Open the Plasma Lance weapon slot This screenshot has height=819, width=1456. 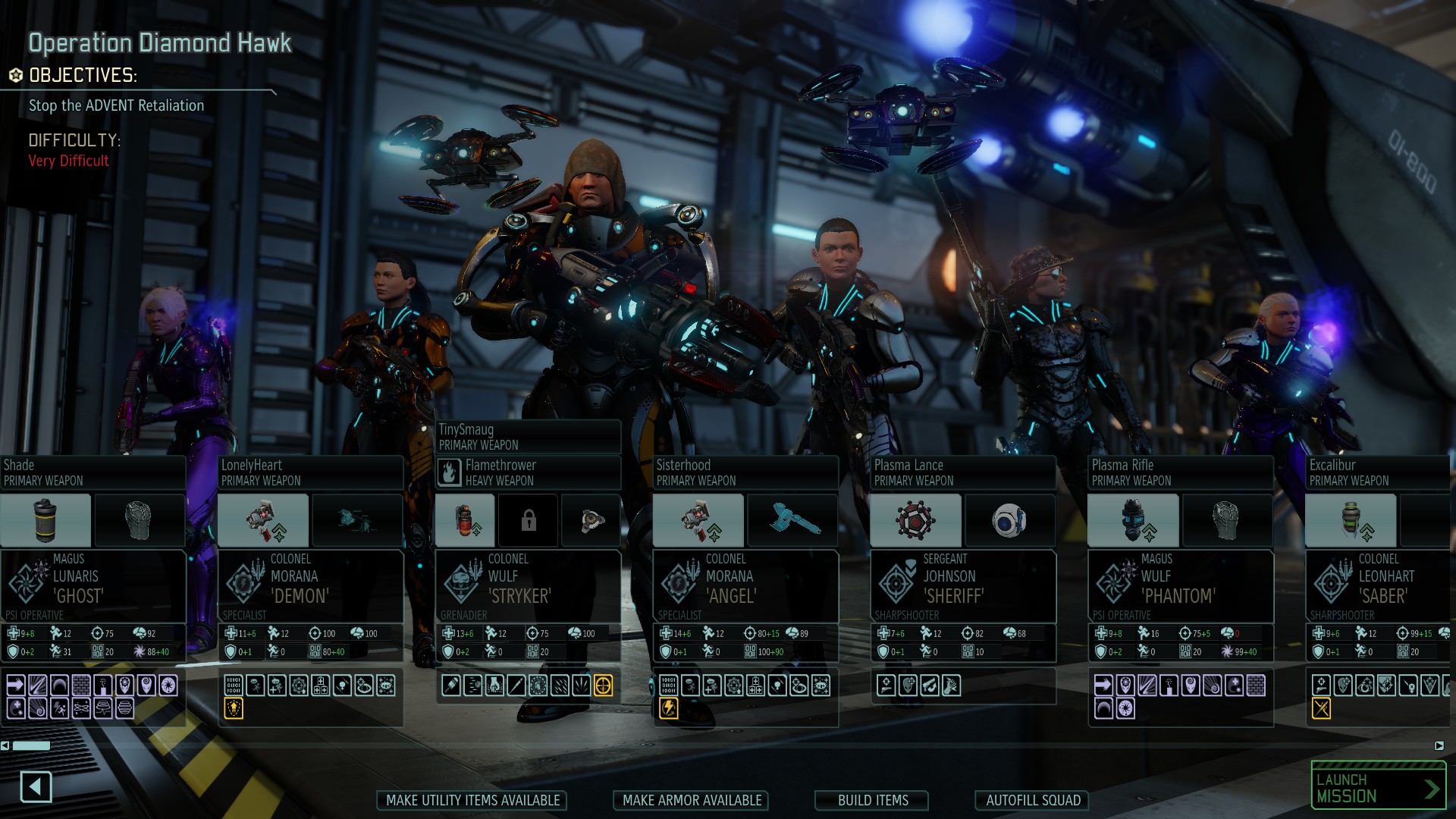[963, 472]
